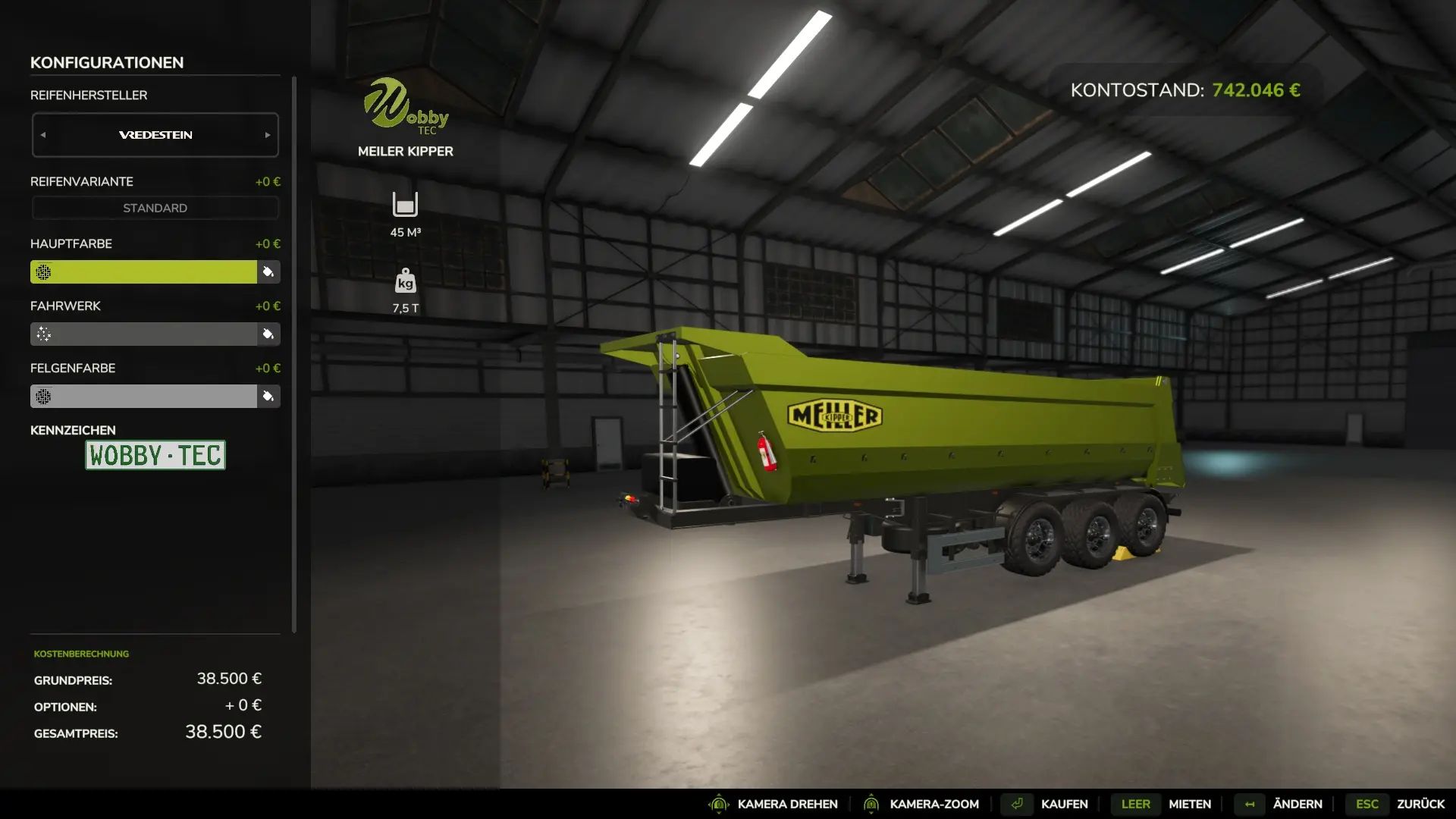Screen dimensions: 1456x819
Task: Click the WOBBY·TEC license plate under Kennzeichen
Action: pyautogui.click(x=155, y=456)
